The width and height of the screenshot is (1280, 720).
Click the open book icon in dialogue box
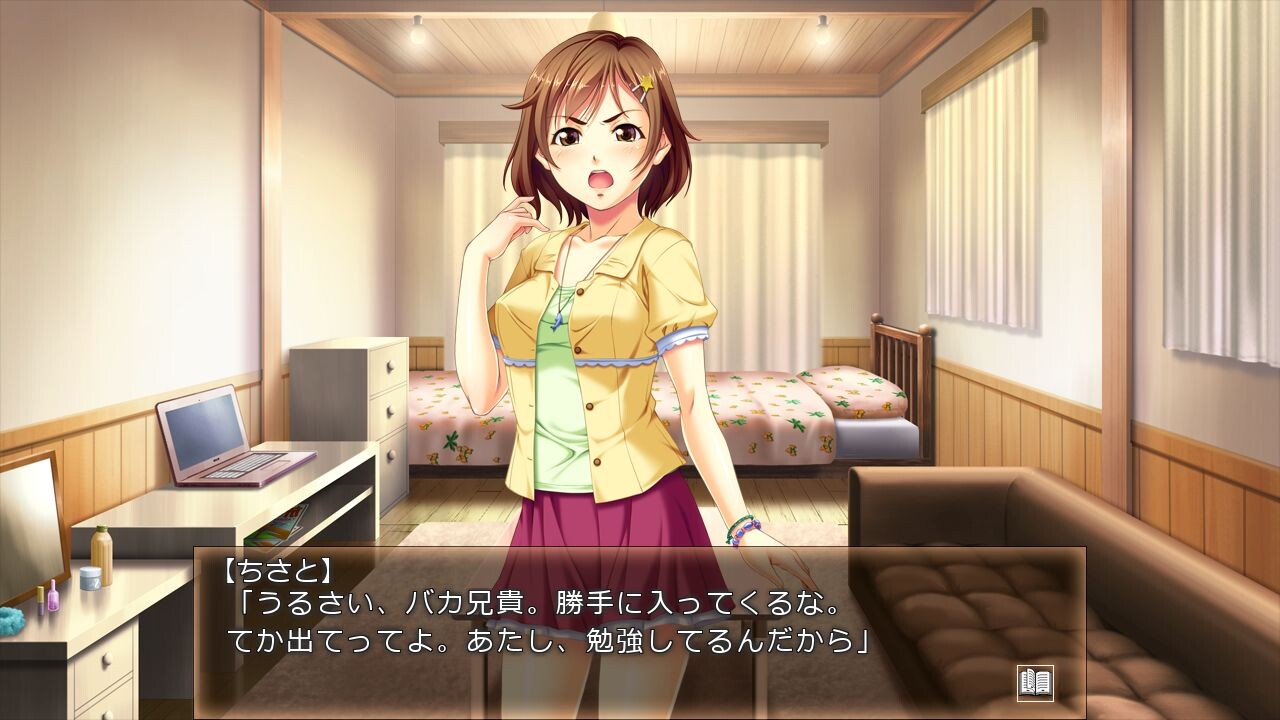point(1035,683)
